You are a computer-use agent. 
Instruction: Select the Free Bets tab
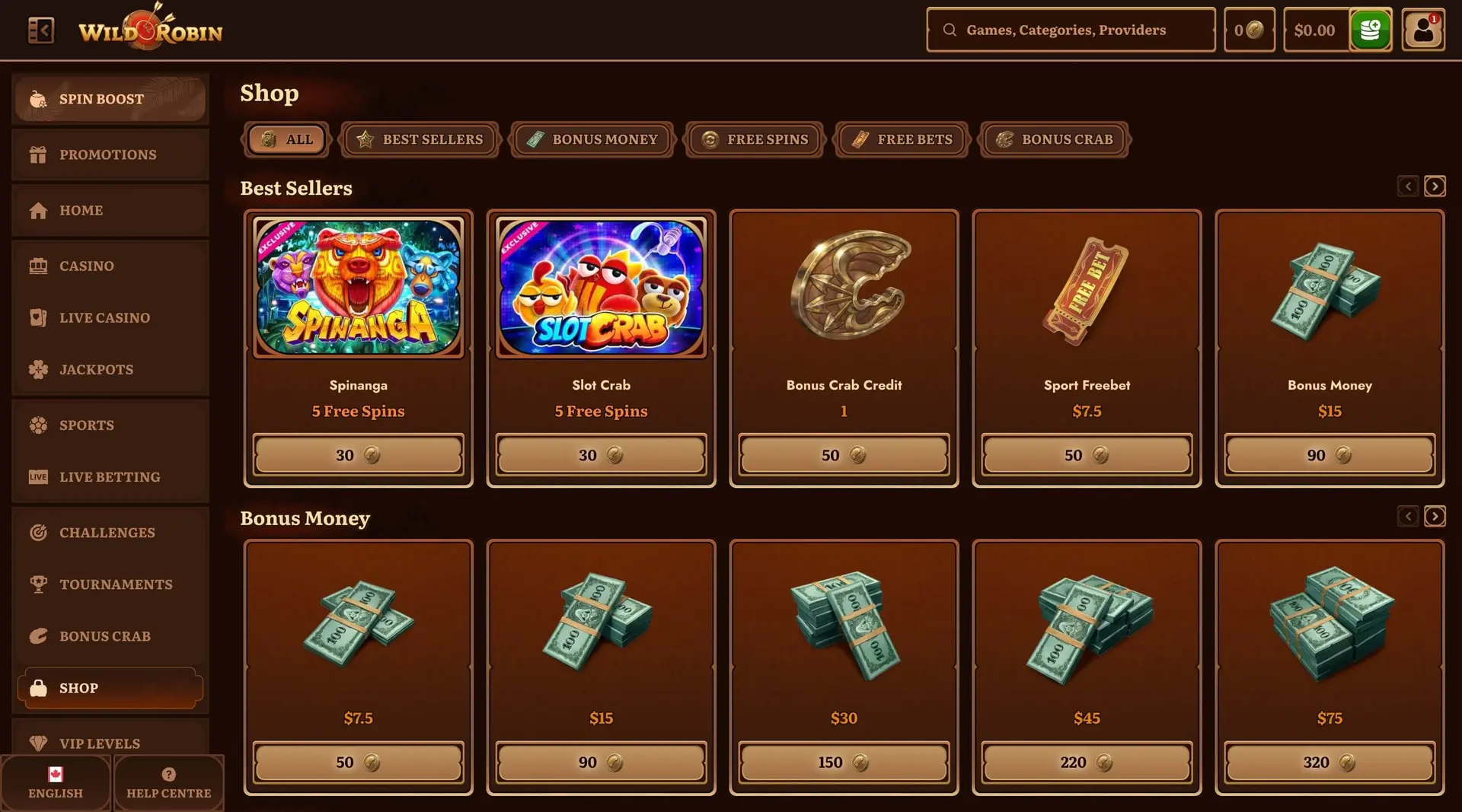[902, 139]
